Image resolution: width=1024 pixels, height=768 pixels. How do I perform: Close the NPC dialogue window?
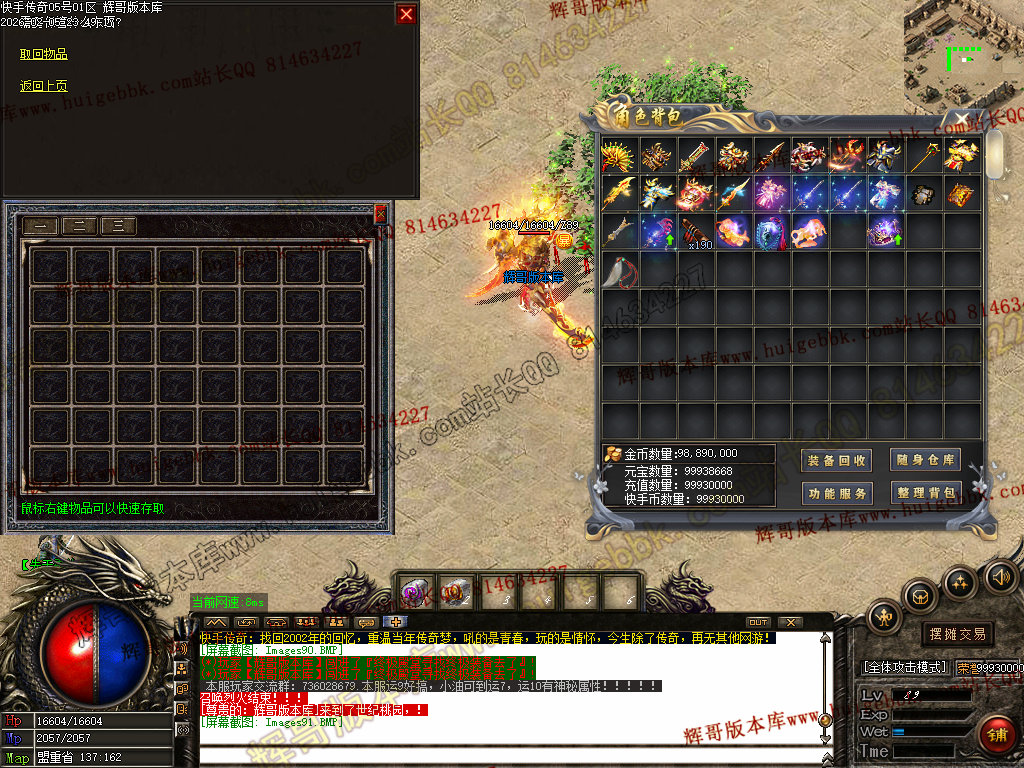[405, 14]
